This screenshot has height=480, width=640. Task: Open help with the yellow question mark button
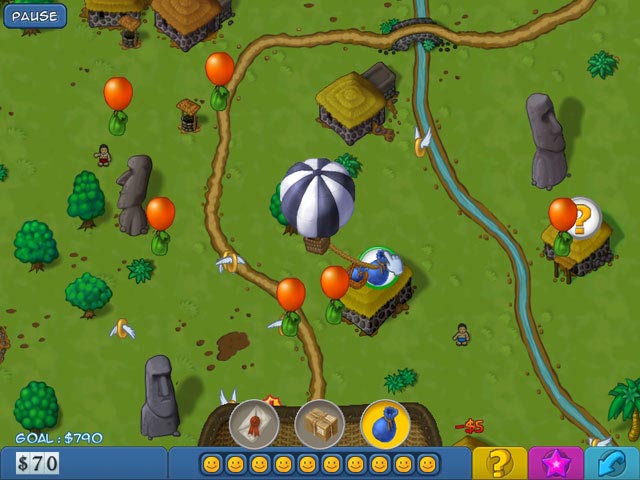point(499,463)
